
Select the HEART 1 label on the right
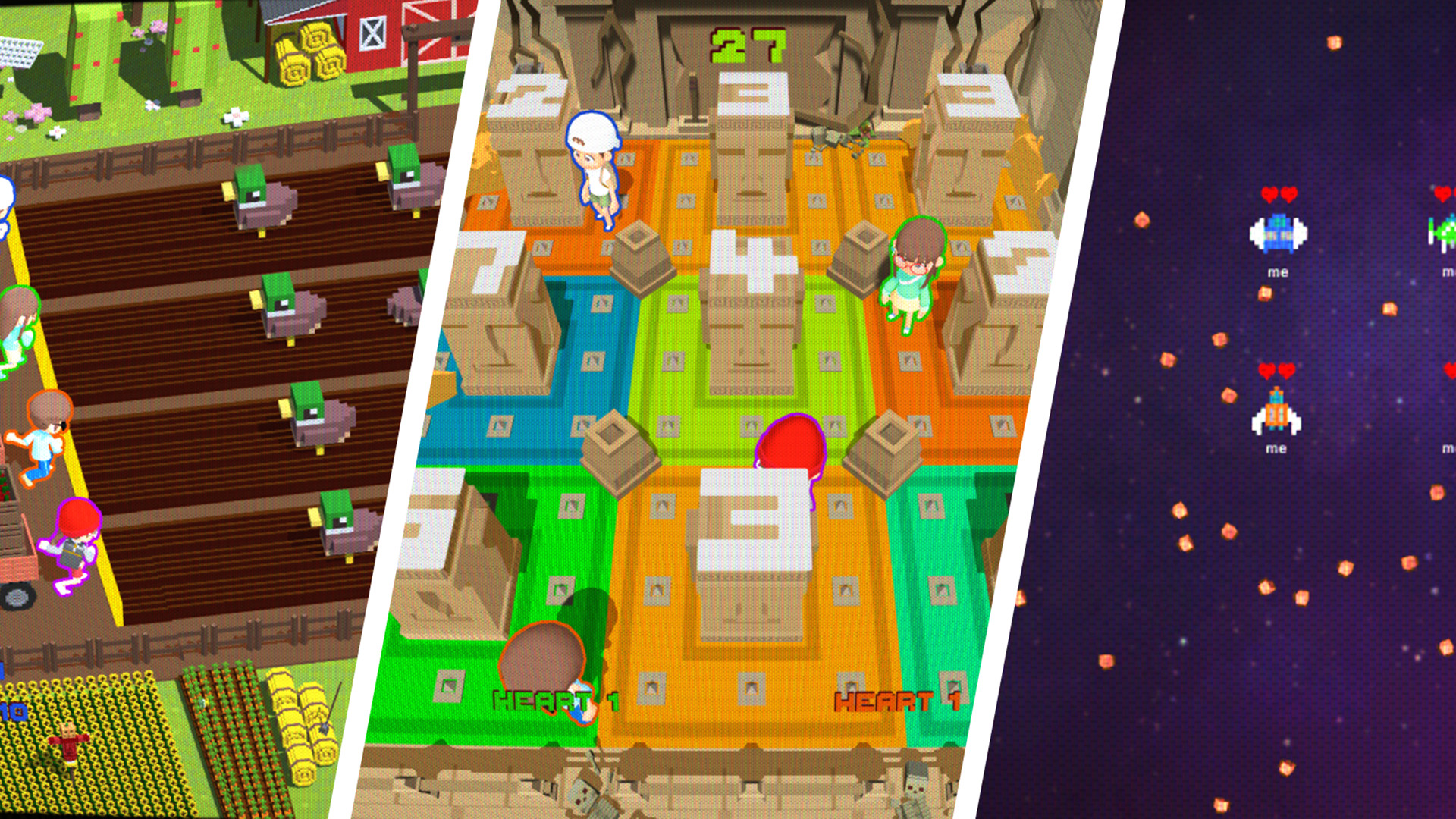click(x=895, y=701)
